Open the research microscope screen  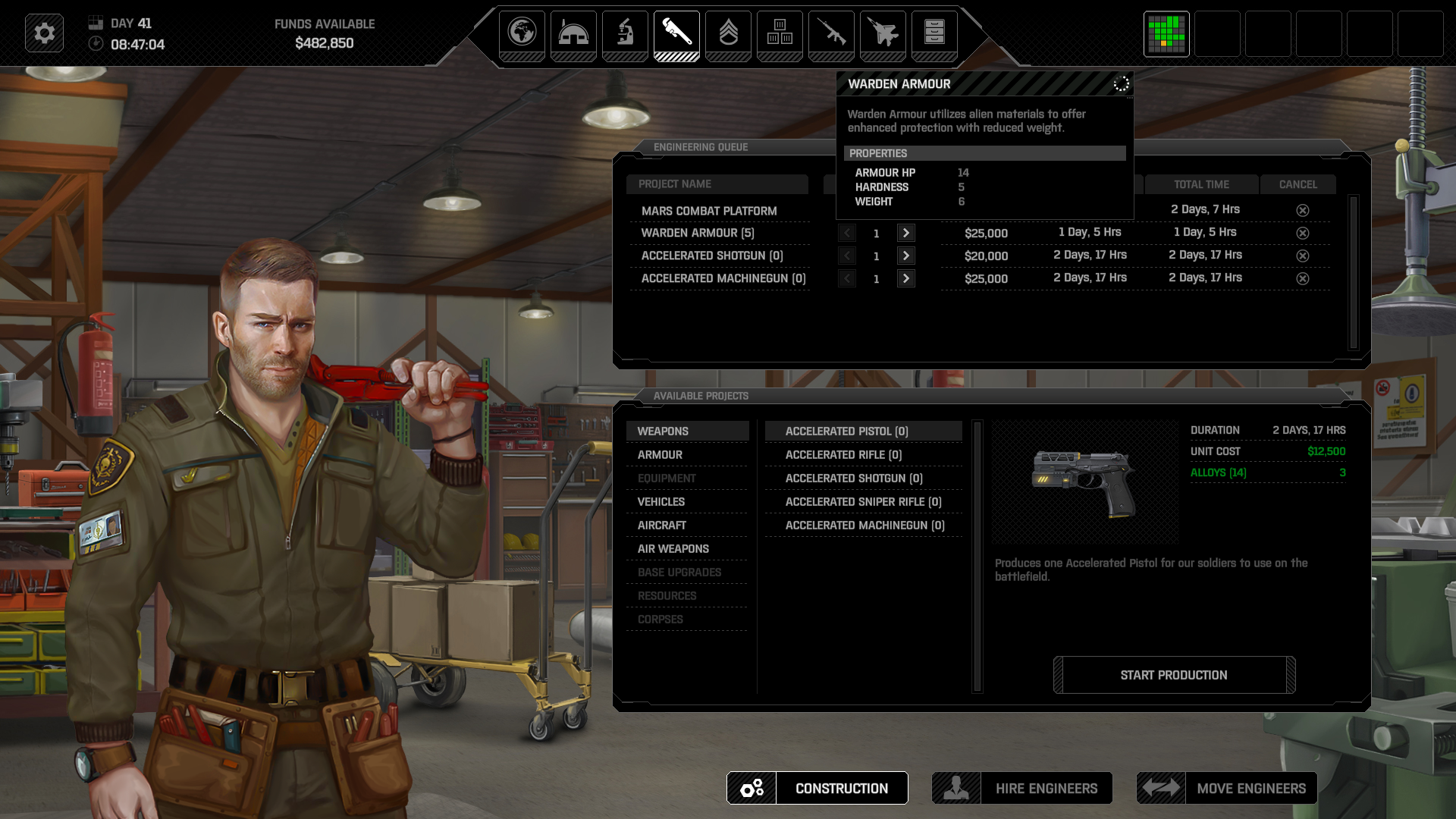tap(625, 33)
